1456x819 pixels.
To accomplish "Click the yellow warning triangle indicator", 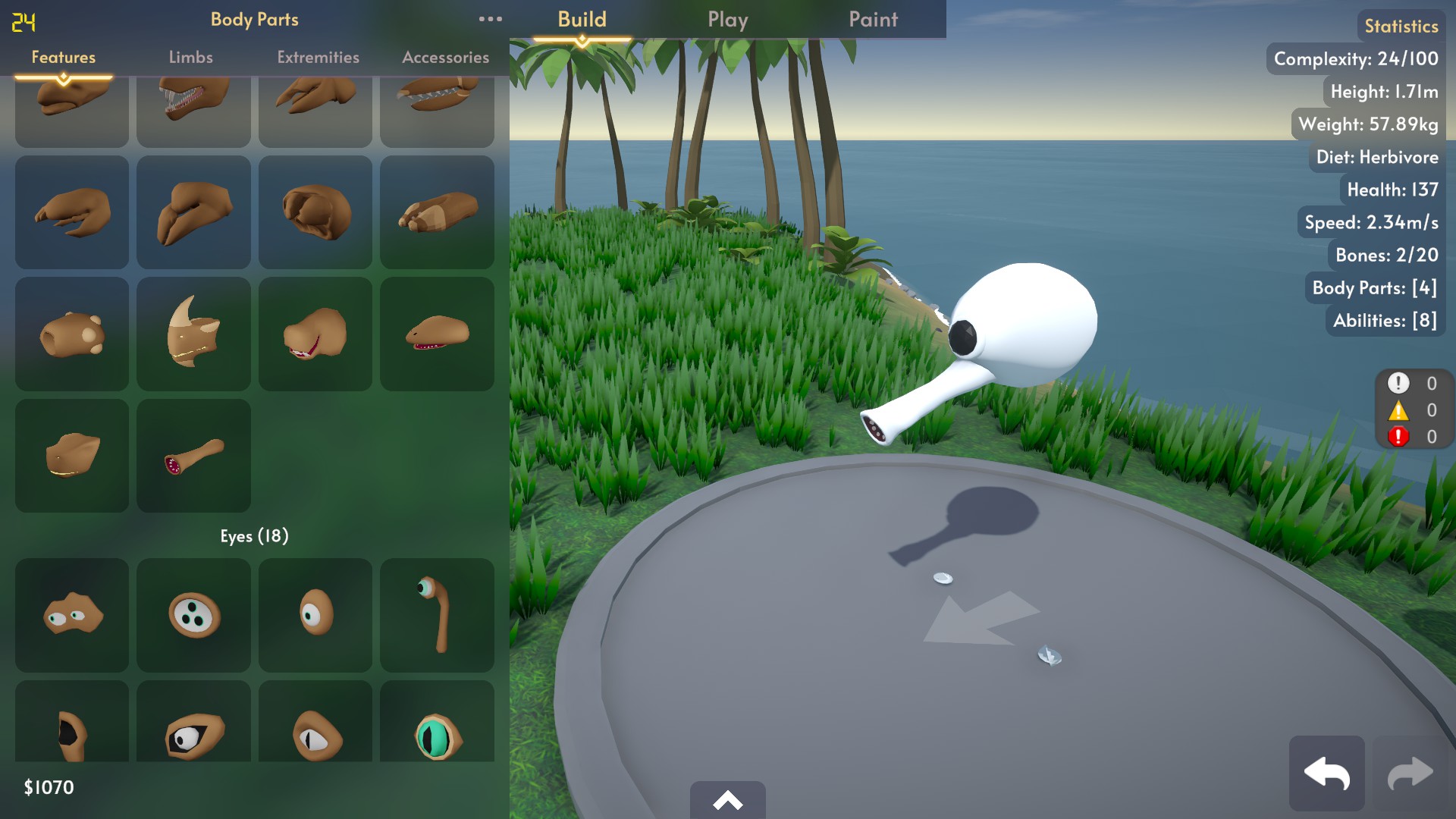I will [1398, 409].
